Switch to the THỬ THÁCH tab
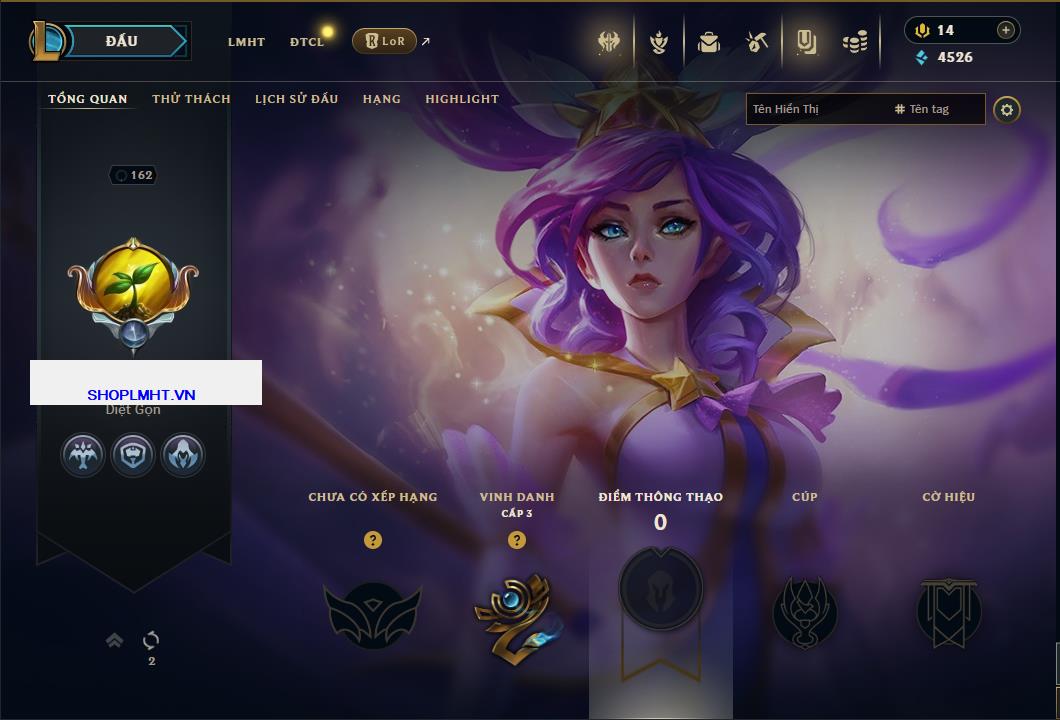The width and height of the screenshot is (1060, 720). (x=191, y=99)
